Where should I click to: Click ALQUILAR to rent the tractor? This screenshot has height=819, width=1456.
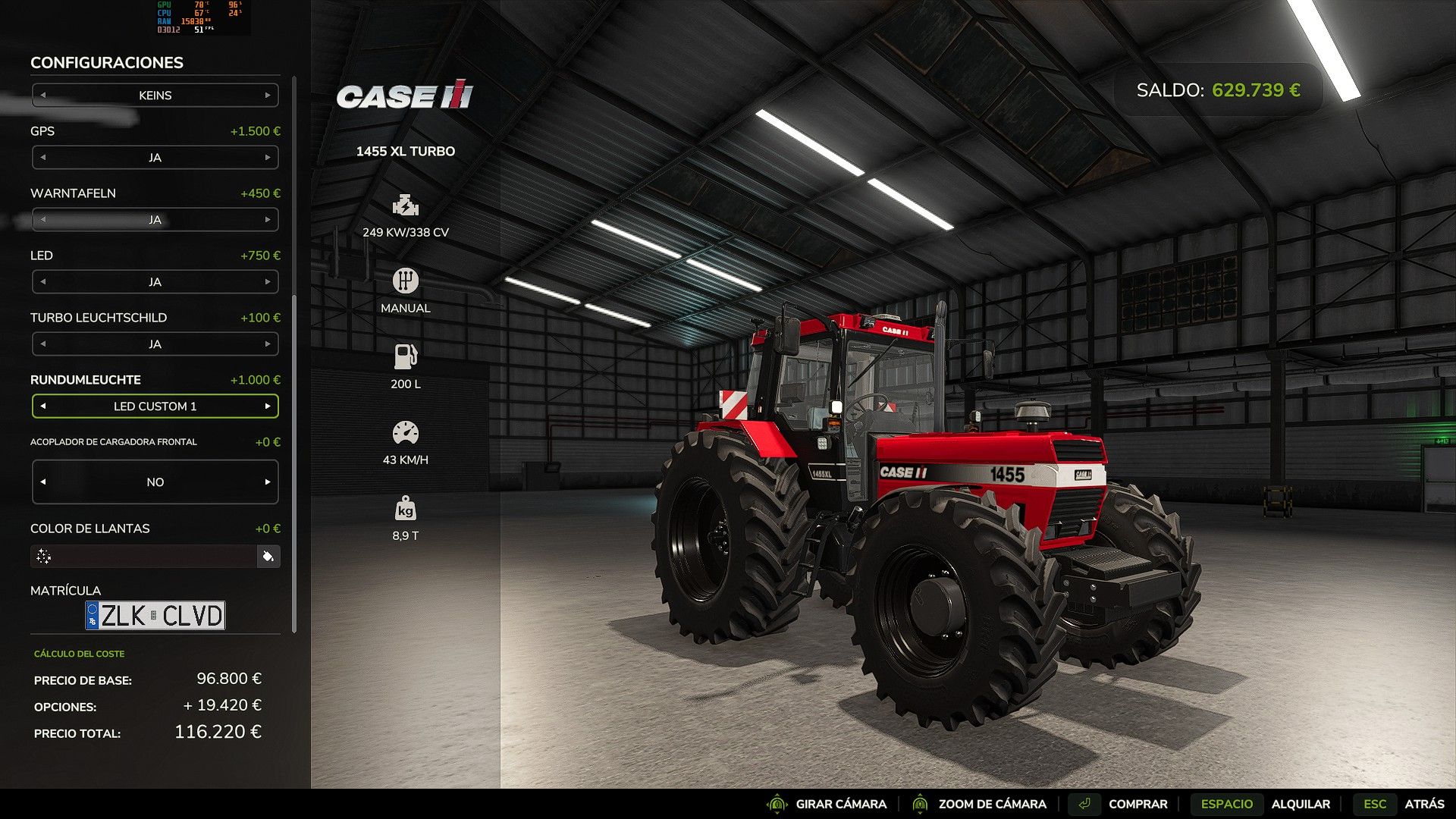click(x=1302, y=804)
